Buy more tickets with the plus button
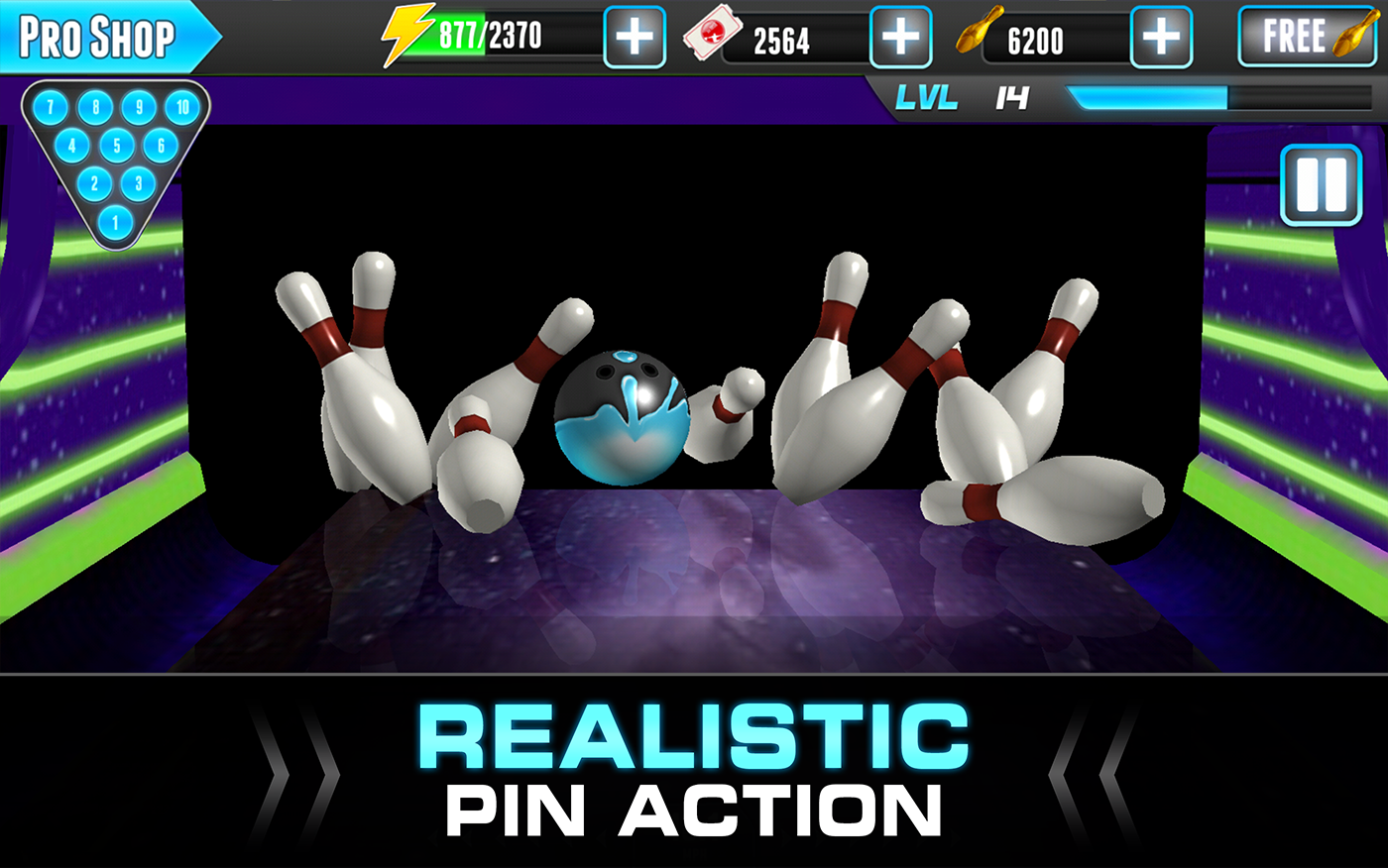 (x=899, y=37)
